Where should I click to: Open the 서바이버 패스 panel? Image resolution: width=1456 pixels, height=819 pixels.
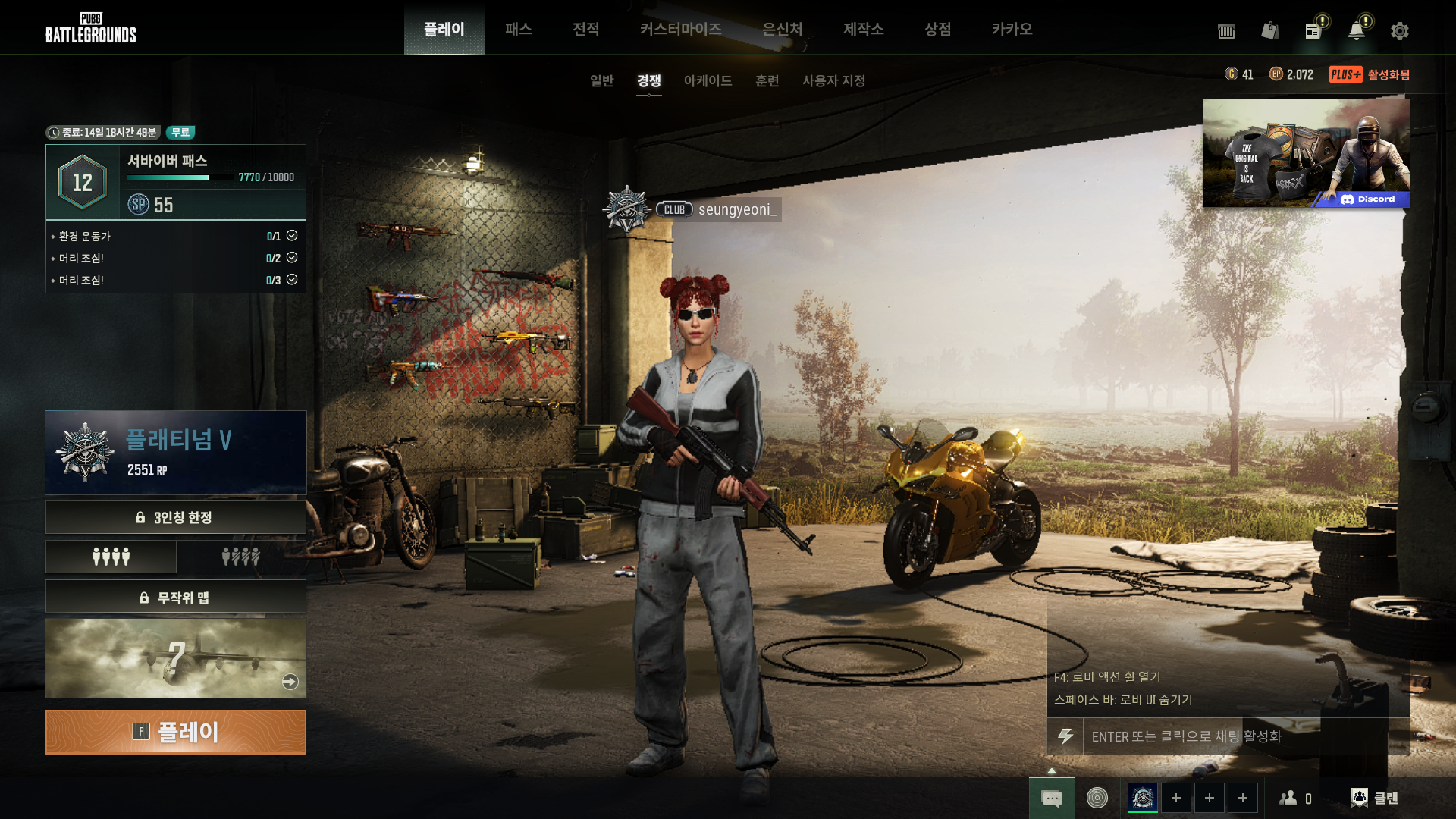coord(176,182)
